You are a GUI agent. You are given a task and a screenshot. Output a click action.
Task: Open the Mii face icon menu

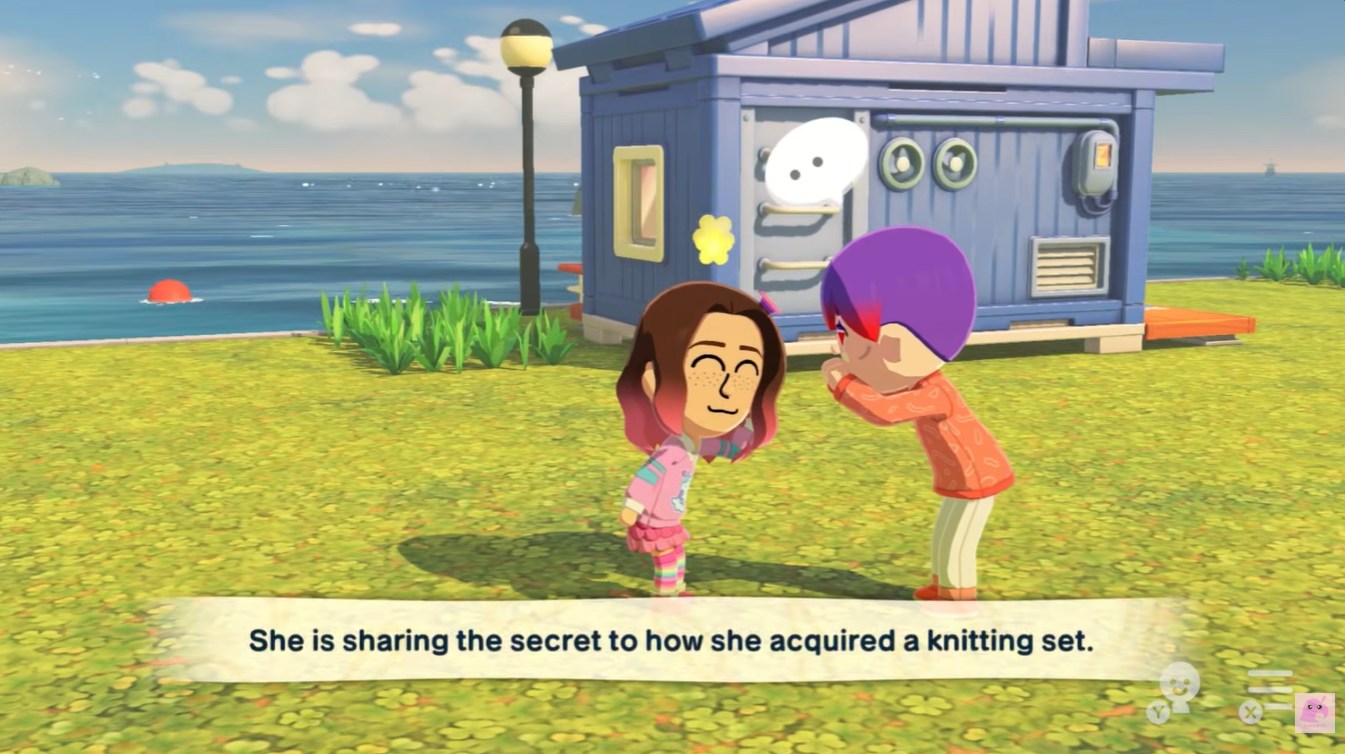click(x=1180, y=684)
